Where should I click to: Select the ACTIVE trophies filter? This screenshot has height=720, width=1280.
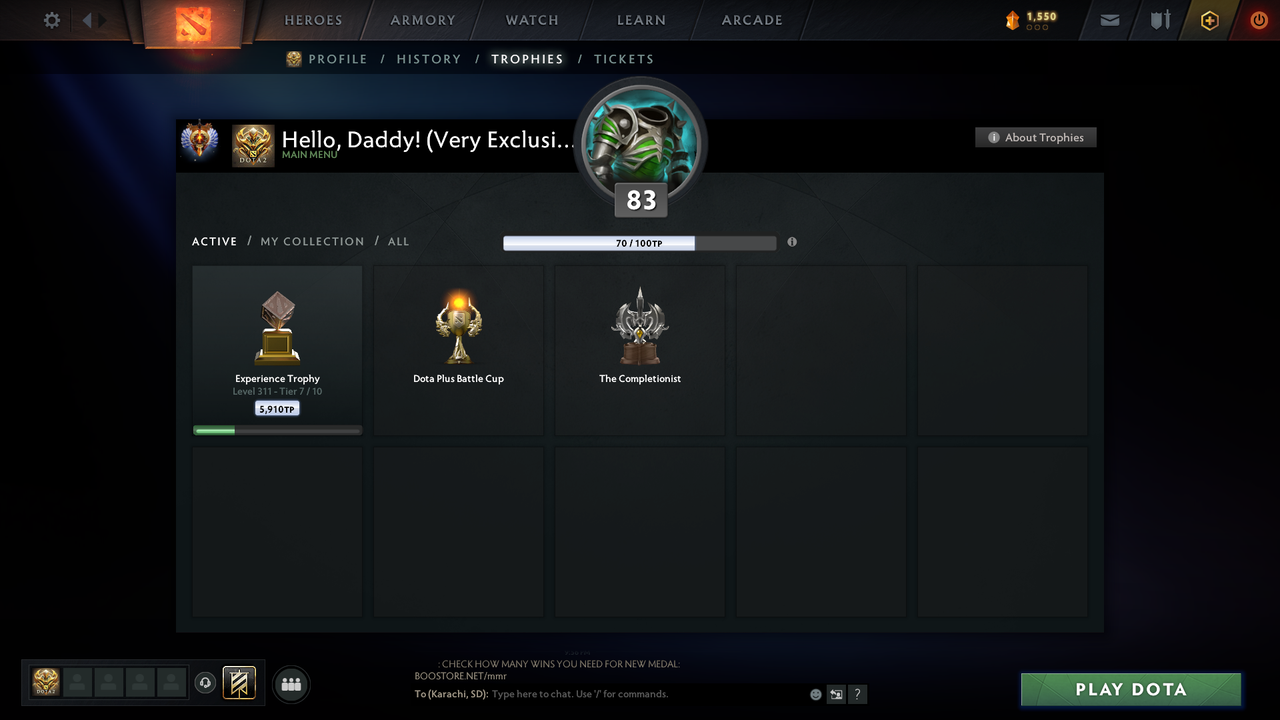coord(214,241)
